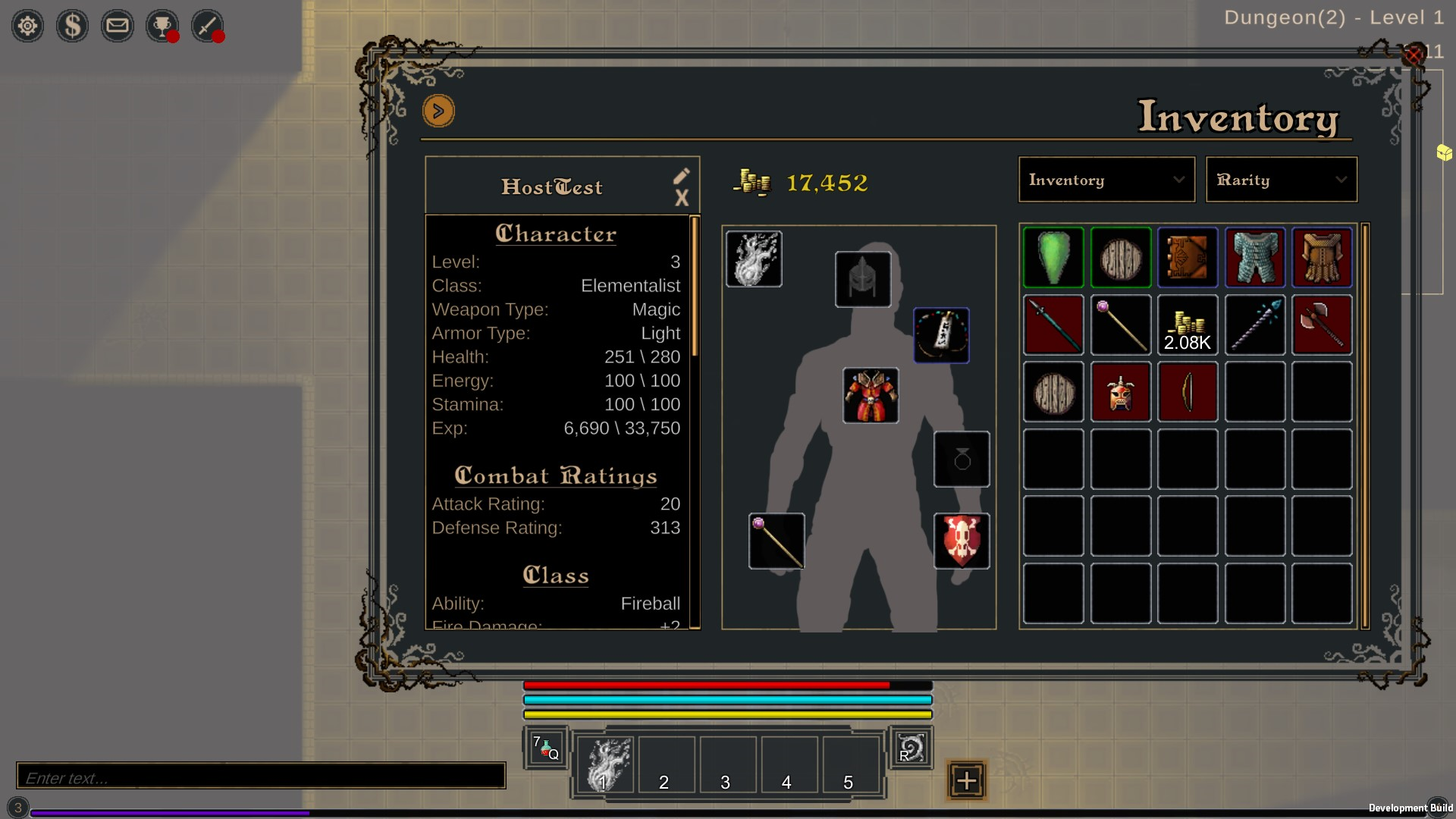
Task: Click the equipped red robe chest armor
Action: [x=871, y=396]
